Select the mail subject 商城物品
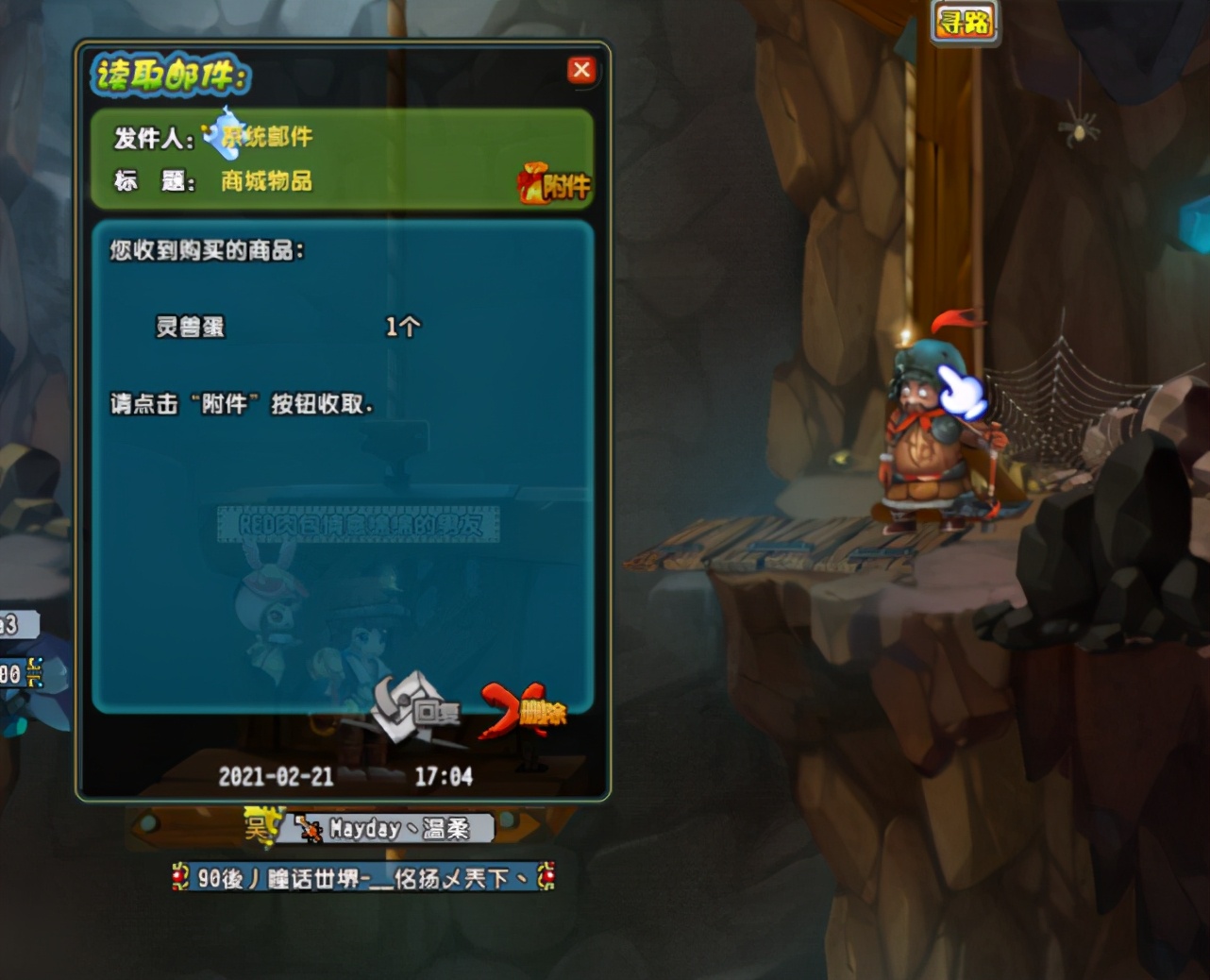Viewport: 1210px width, 980px height. point(264,181)
